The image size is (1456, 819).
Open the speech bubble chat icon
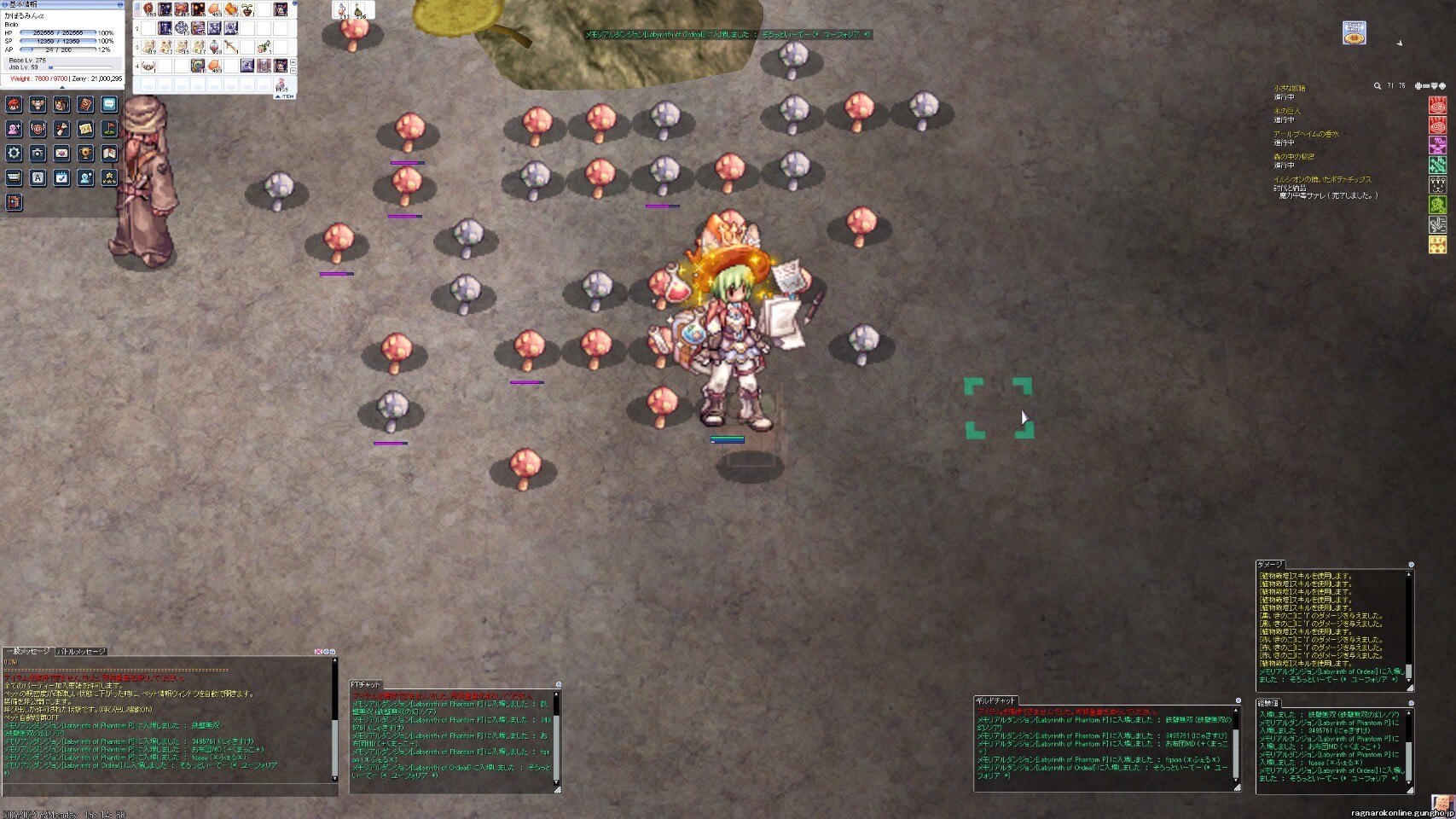[x=109, y=104]
